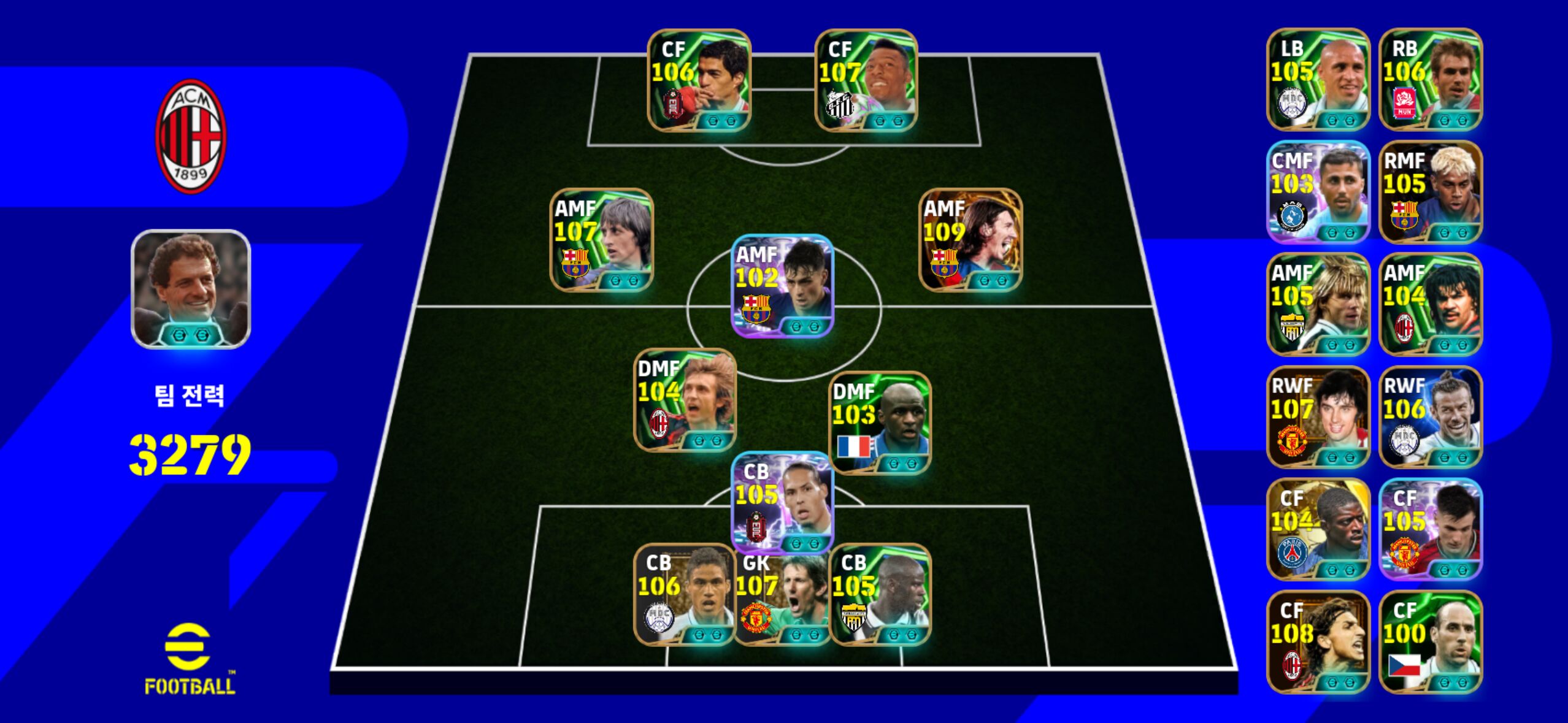
Task: Open the manager portrait card
Action: click(x=191, y=289)
